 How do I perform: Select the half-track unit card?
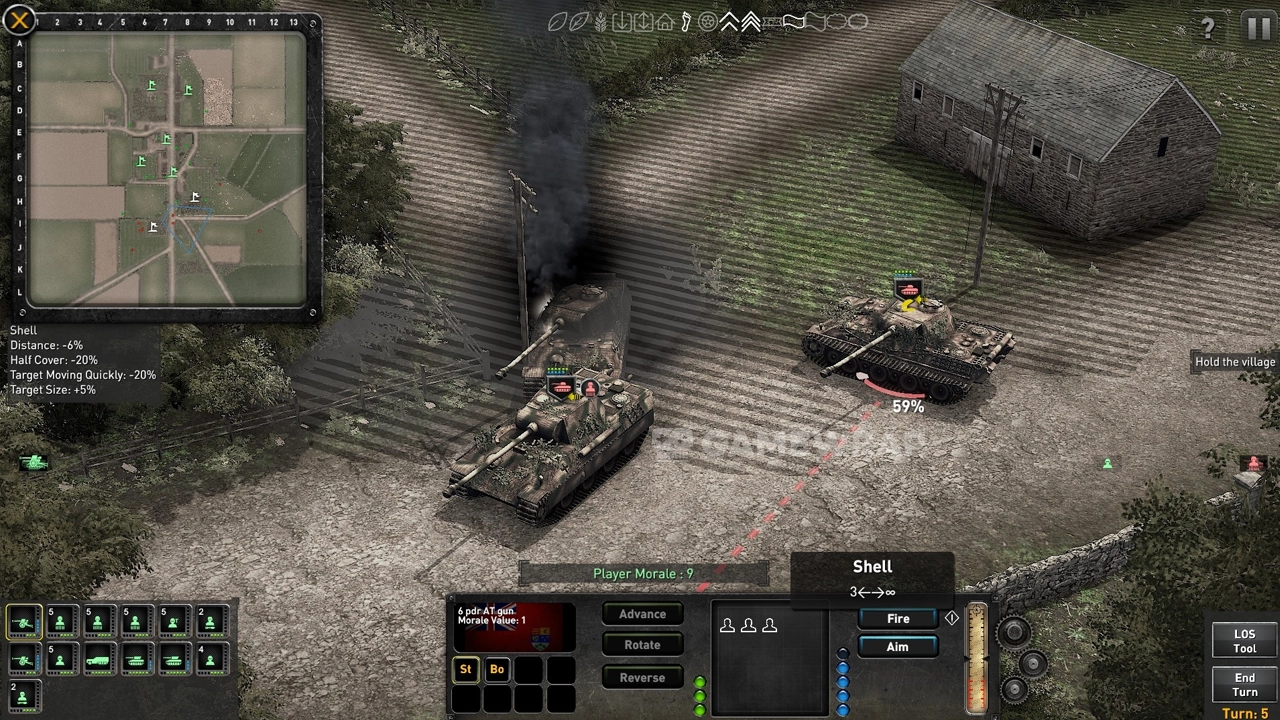98,659
